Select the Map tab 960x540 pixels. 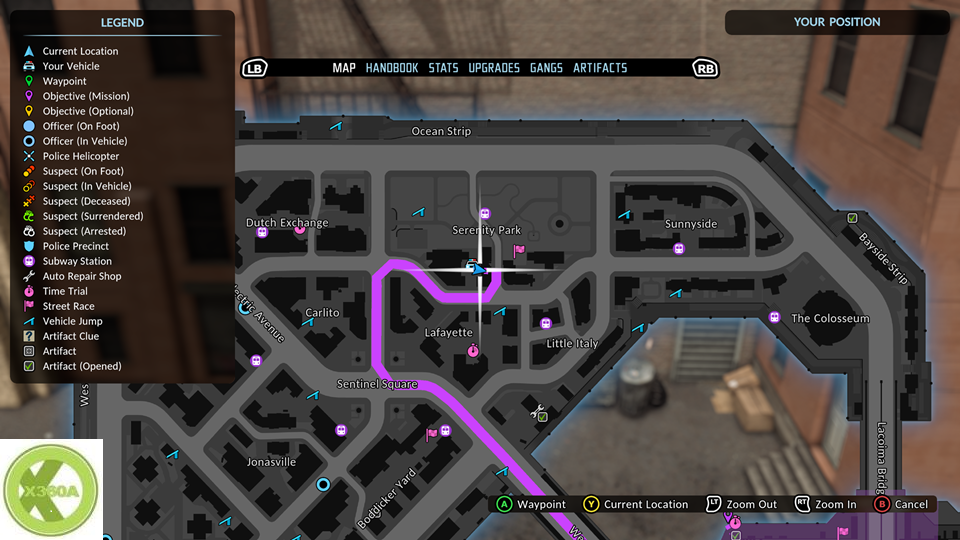pos(344,68)
